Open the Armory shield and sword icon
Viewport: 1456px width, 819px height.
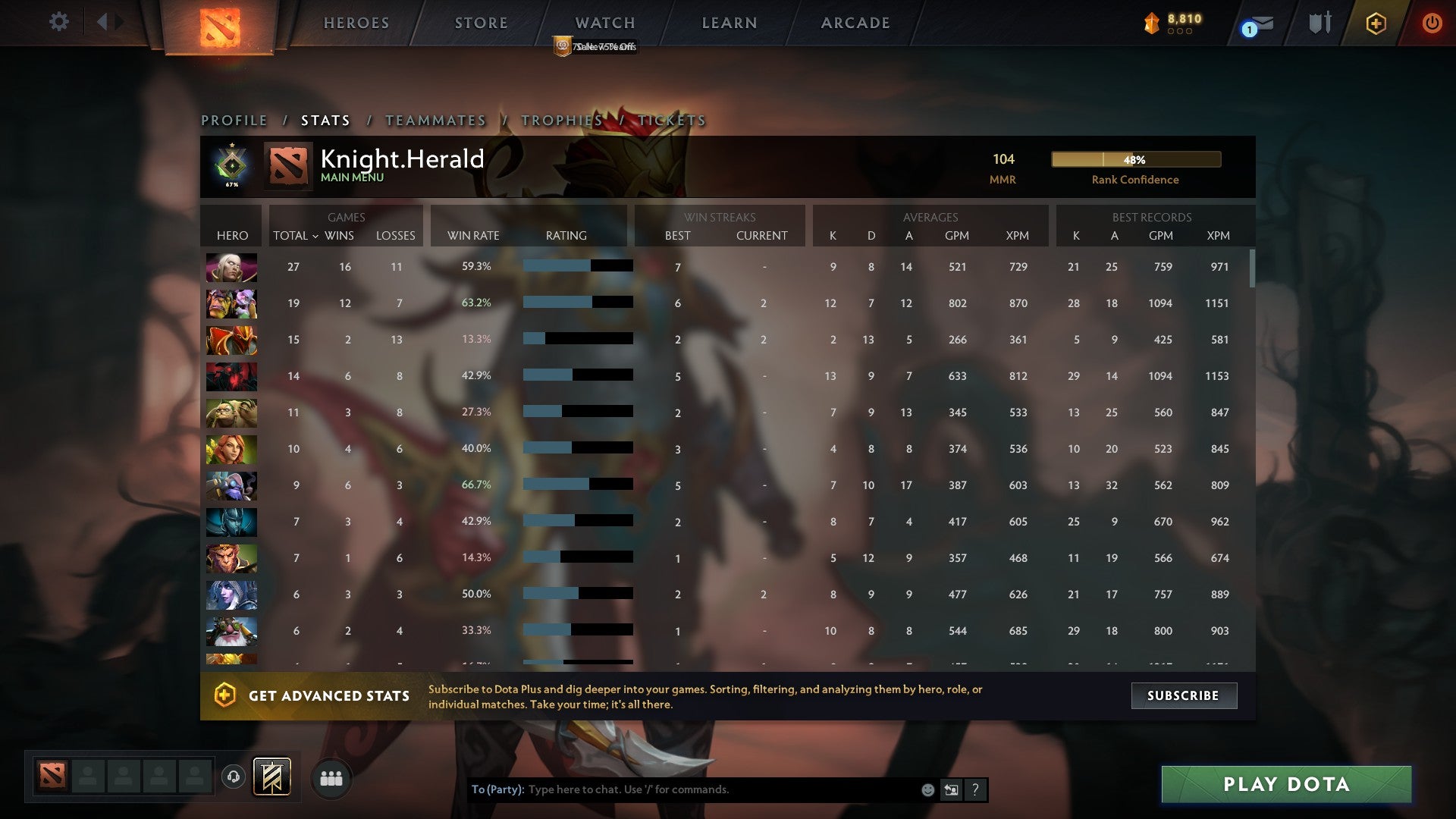point(1319,23)
